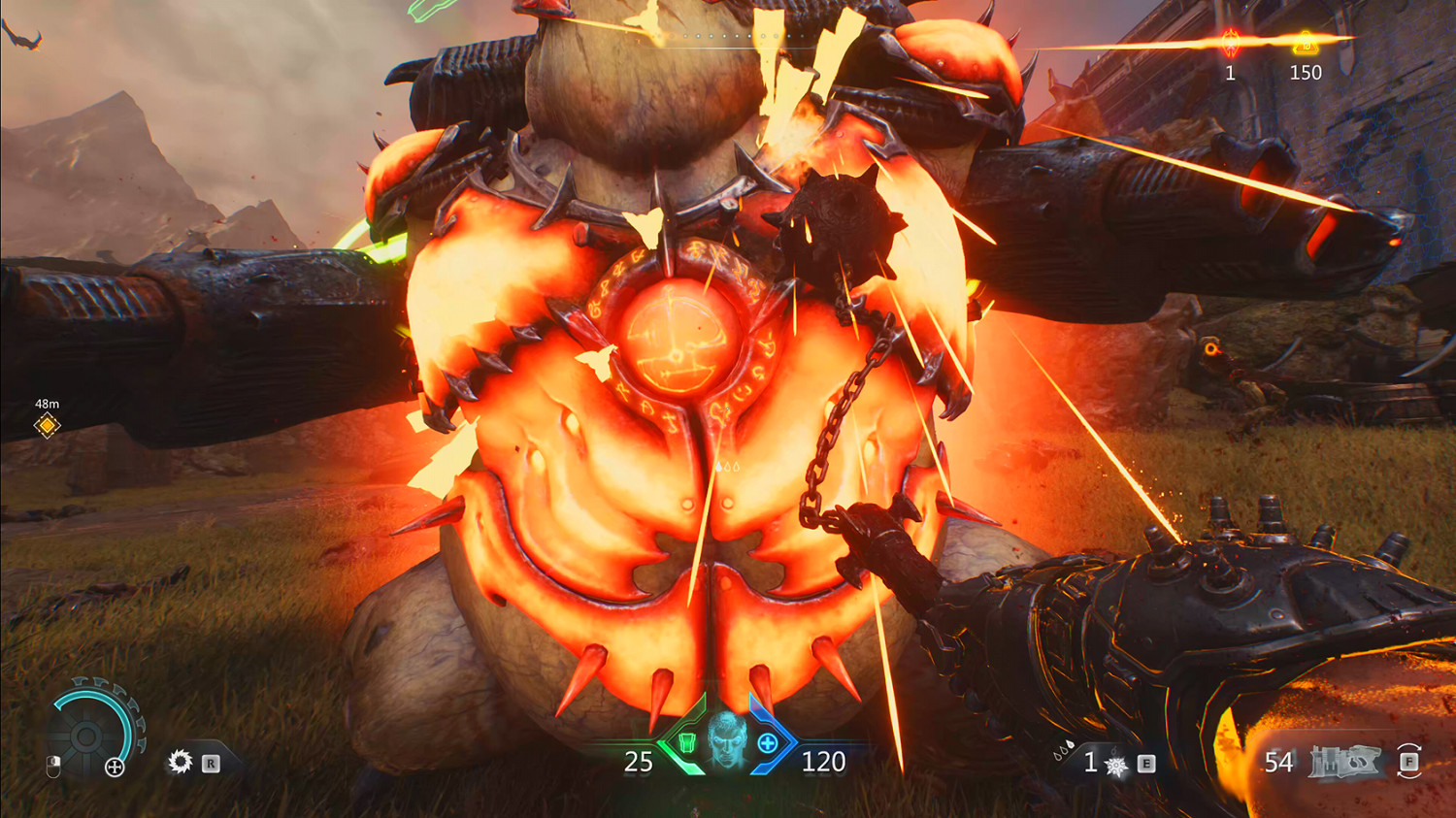This screenshot has height=818, width=1456.
Task: Select the spinning saw blade ability icon
Action: [x=181, y=761]
